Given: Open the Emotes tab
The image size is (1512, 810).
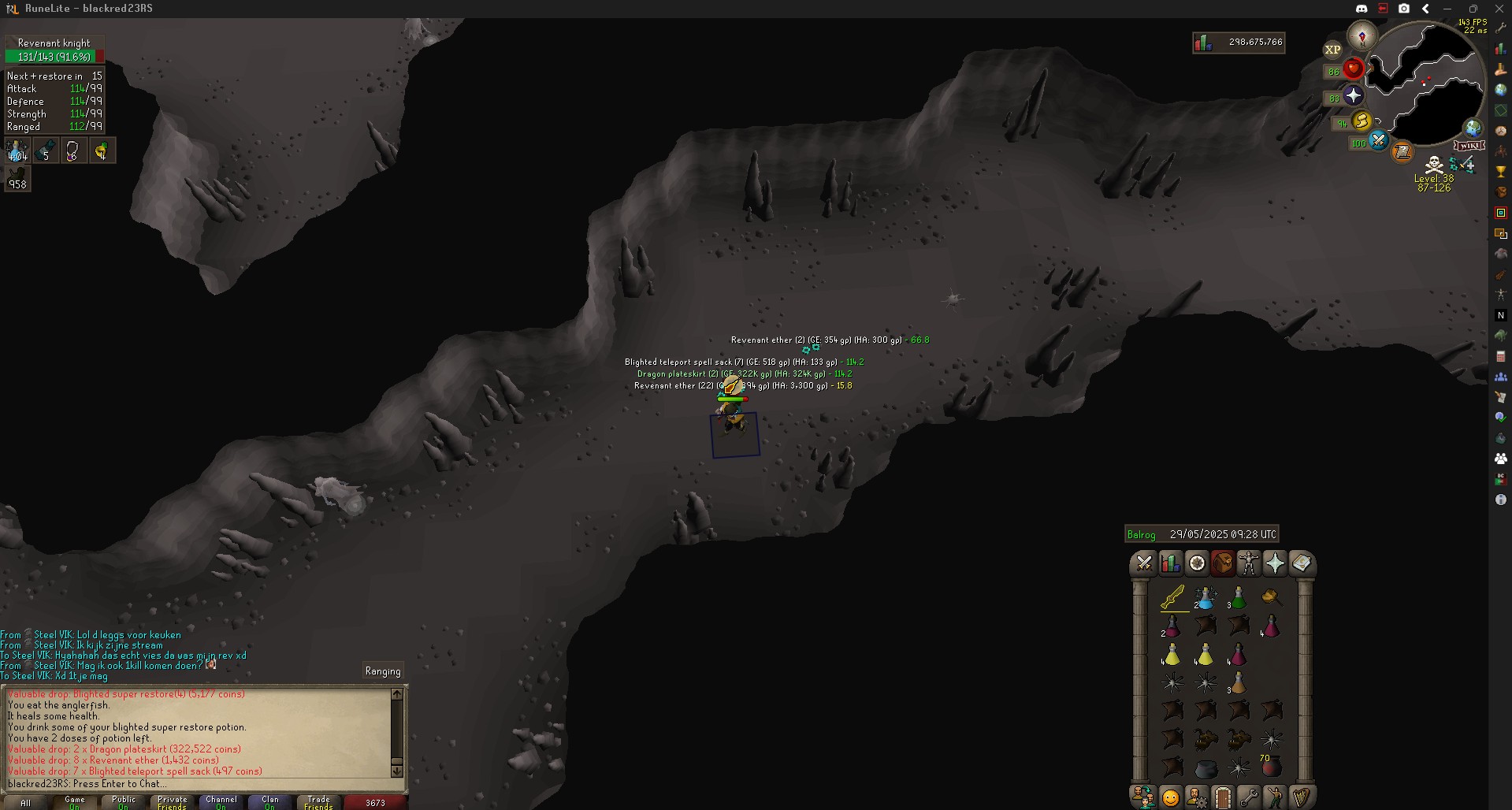Looking at the screenshot, I should pyautogui.click(x=1170, y=797).
